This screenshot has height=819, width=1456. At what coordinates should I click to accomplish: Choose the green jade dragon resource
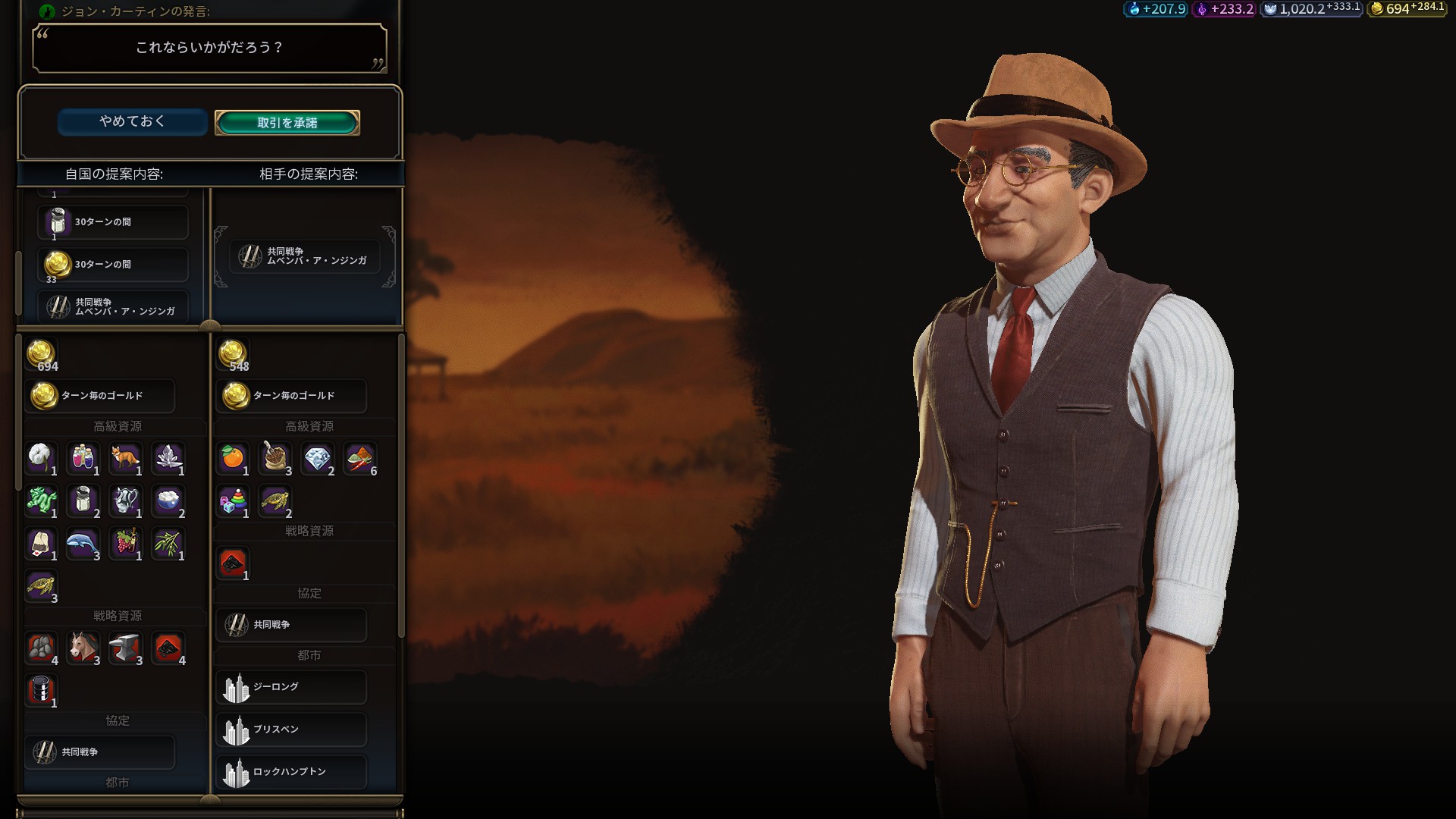(x=41, y=500)
